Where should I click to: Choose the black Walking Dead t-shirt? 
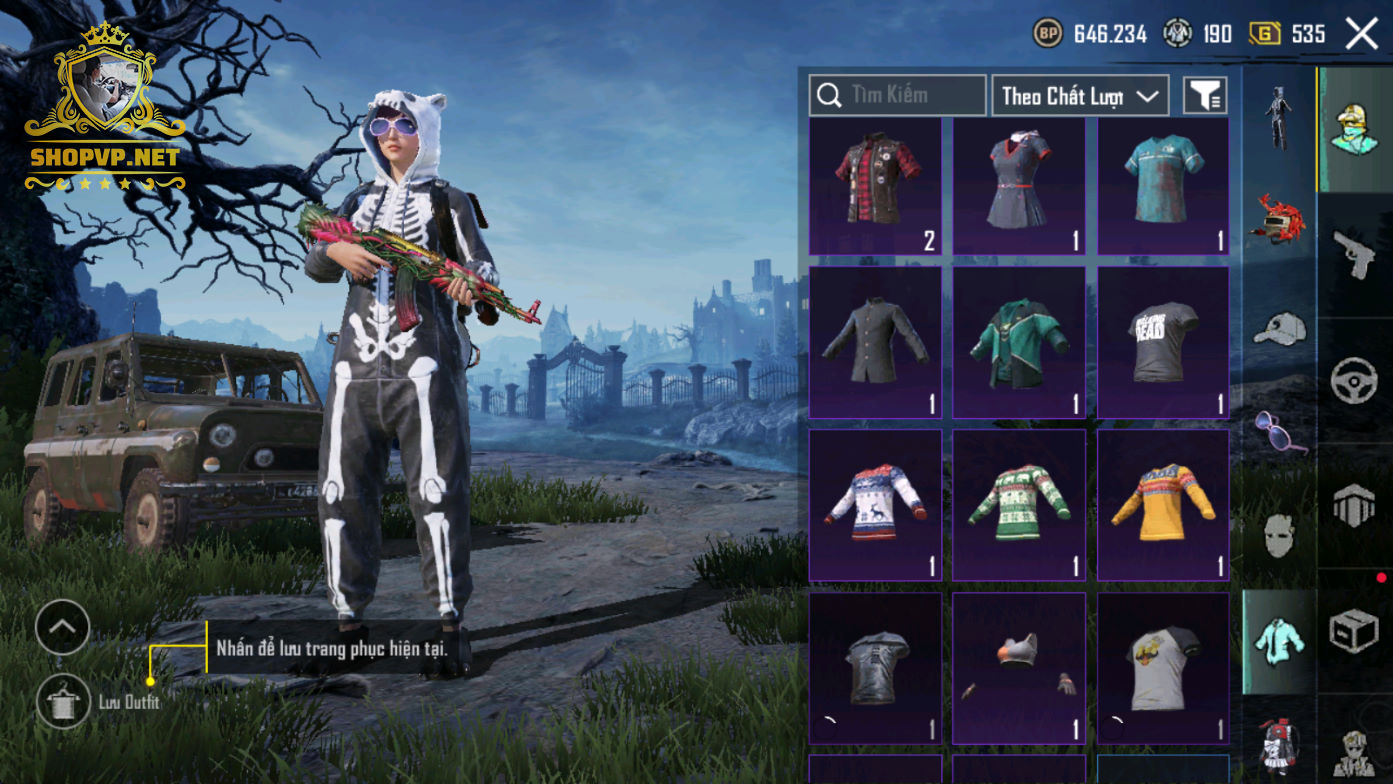1163,342
